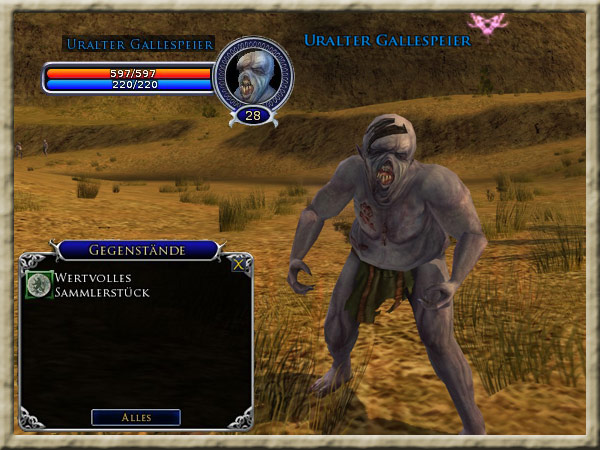Take the Wertvolles Sammlerstück item
This screenshot has height=450, width=600.
(39, 285)
